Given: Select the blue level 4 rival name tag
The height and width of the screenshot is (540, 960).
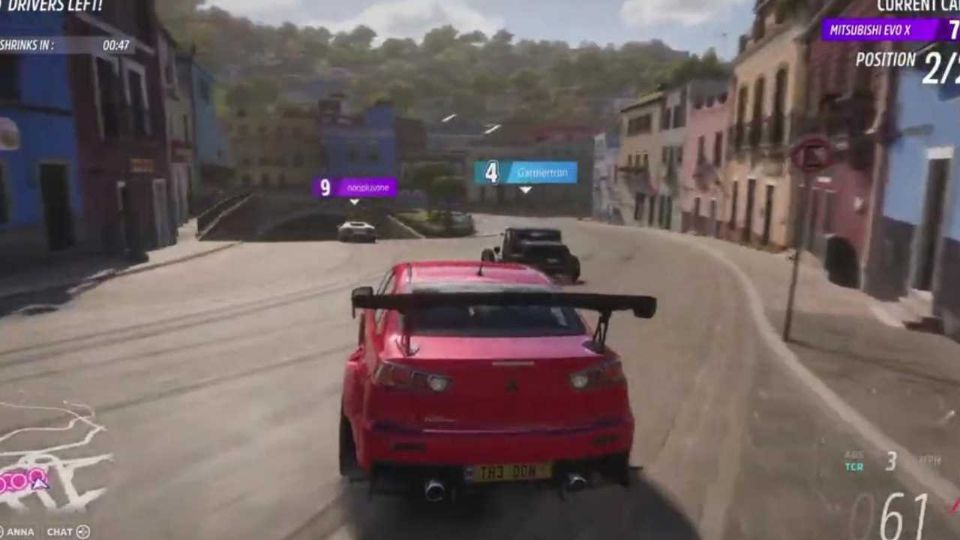Looking at the screenshot, I should tap(525, 172).
